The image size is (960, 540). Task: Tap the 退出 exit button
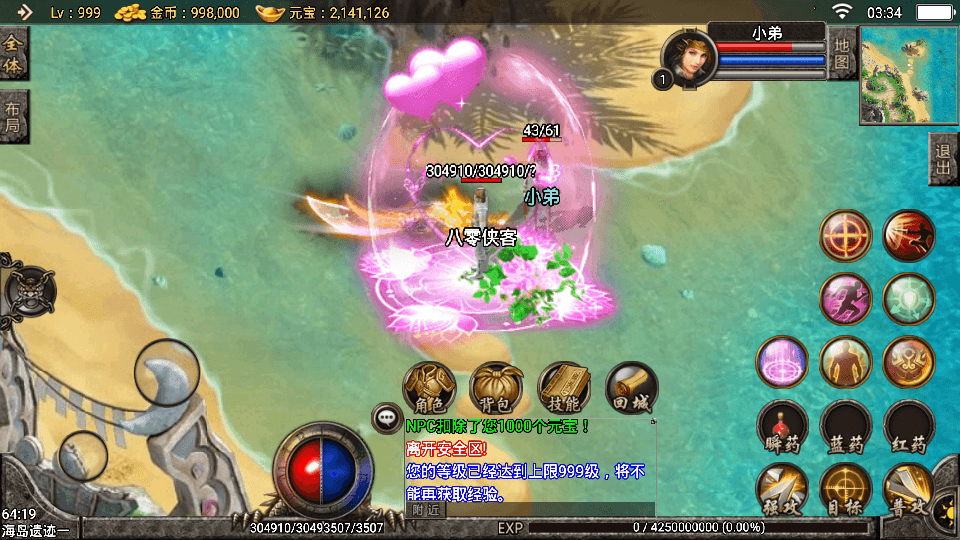coord(943,159)
